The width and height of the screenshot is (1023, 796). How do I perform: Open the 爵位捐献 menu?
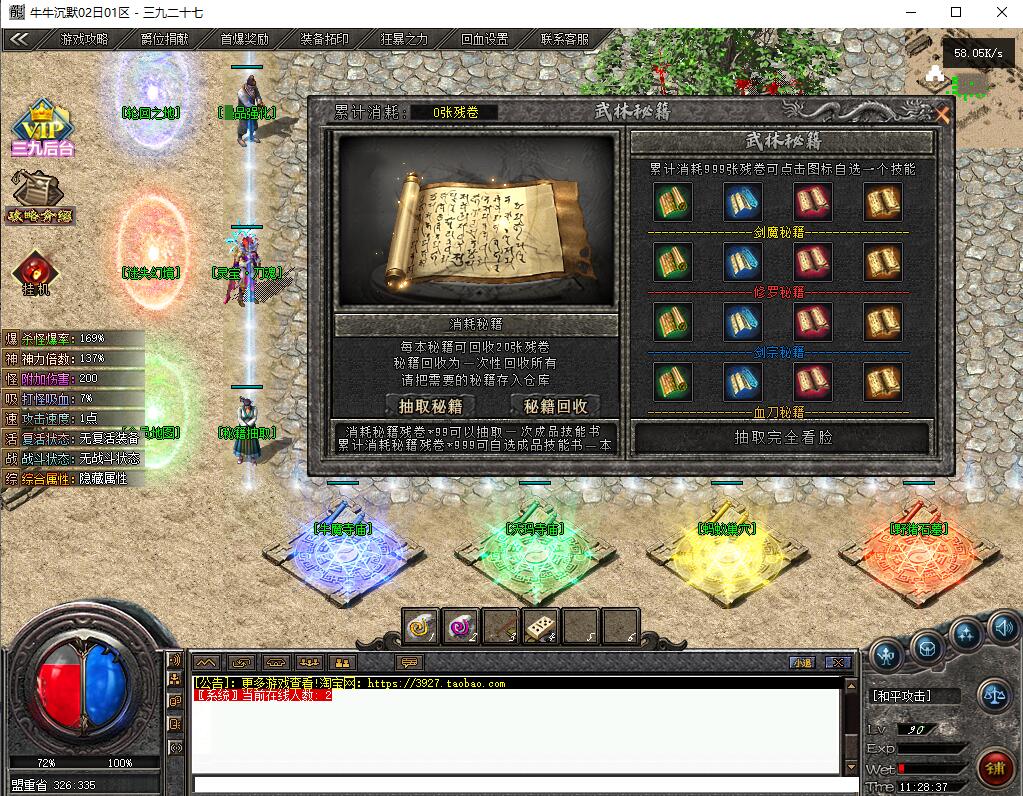click(x=165, y=40)
